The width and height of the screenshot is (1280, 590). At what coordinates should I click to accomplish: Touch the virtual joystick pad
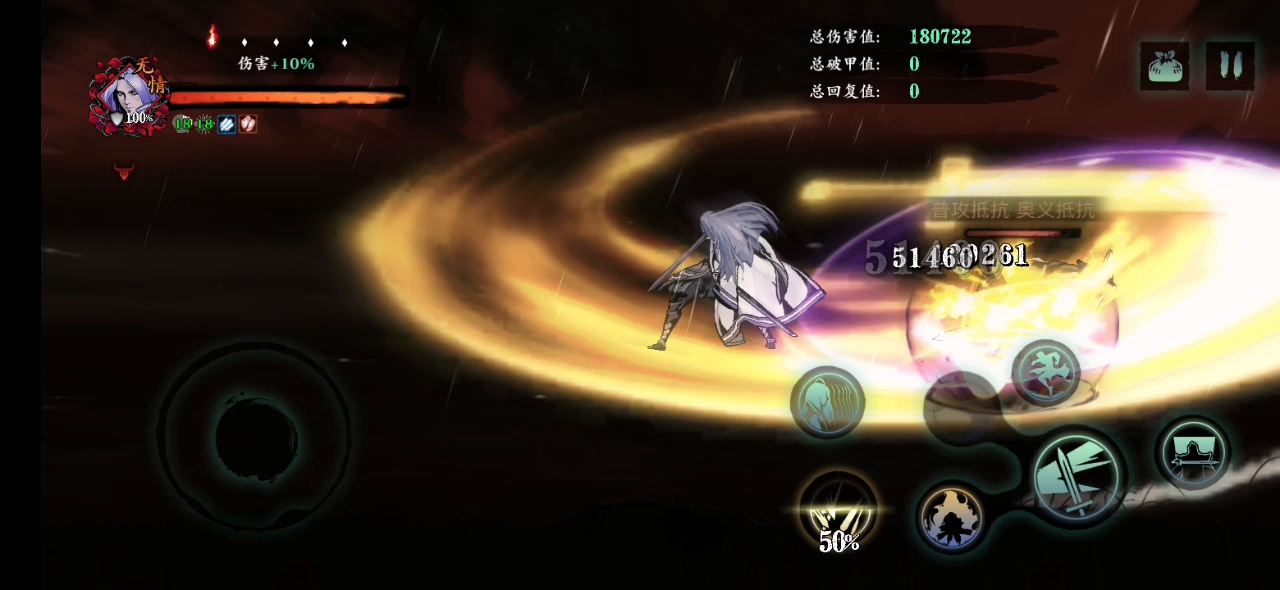click(x=254, y=437)
